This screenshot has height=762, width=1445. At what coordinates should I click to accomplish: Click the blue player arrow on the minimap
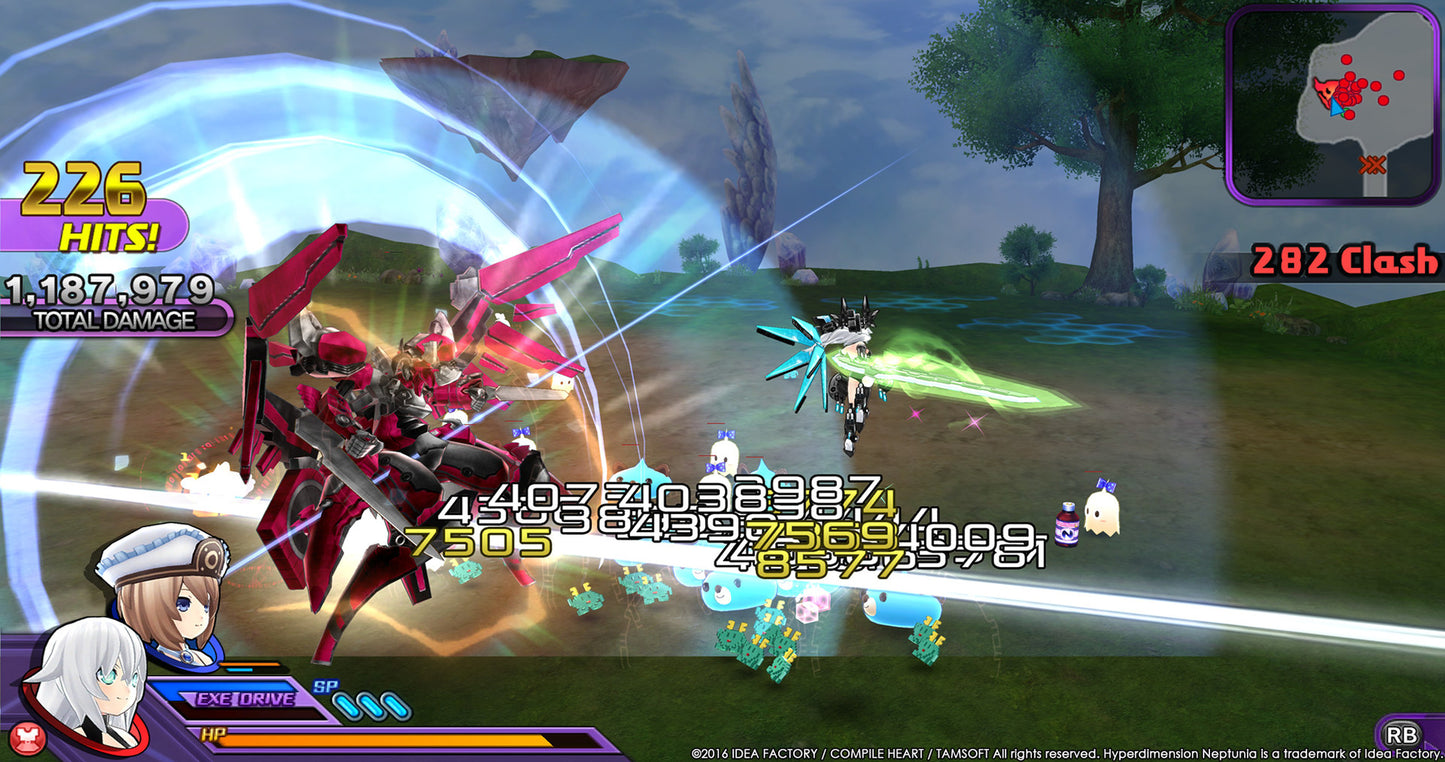(1336, 108)
